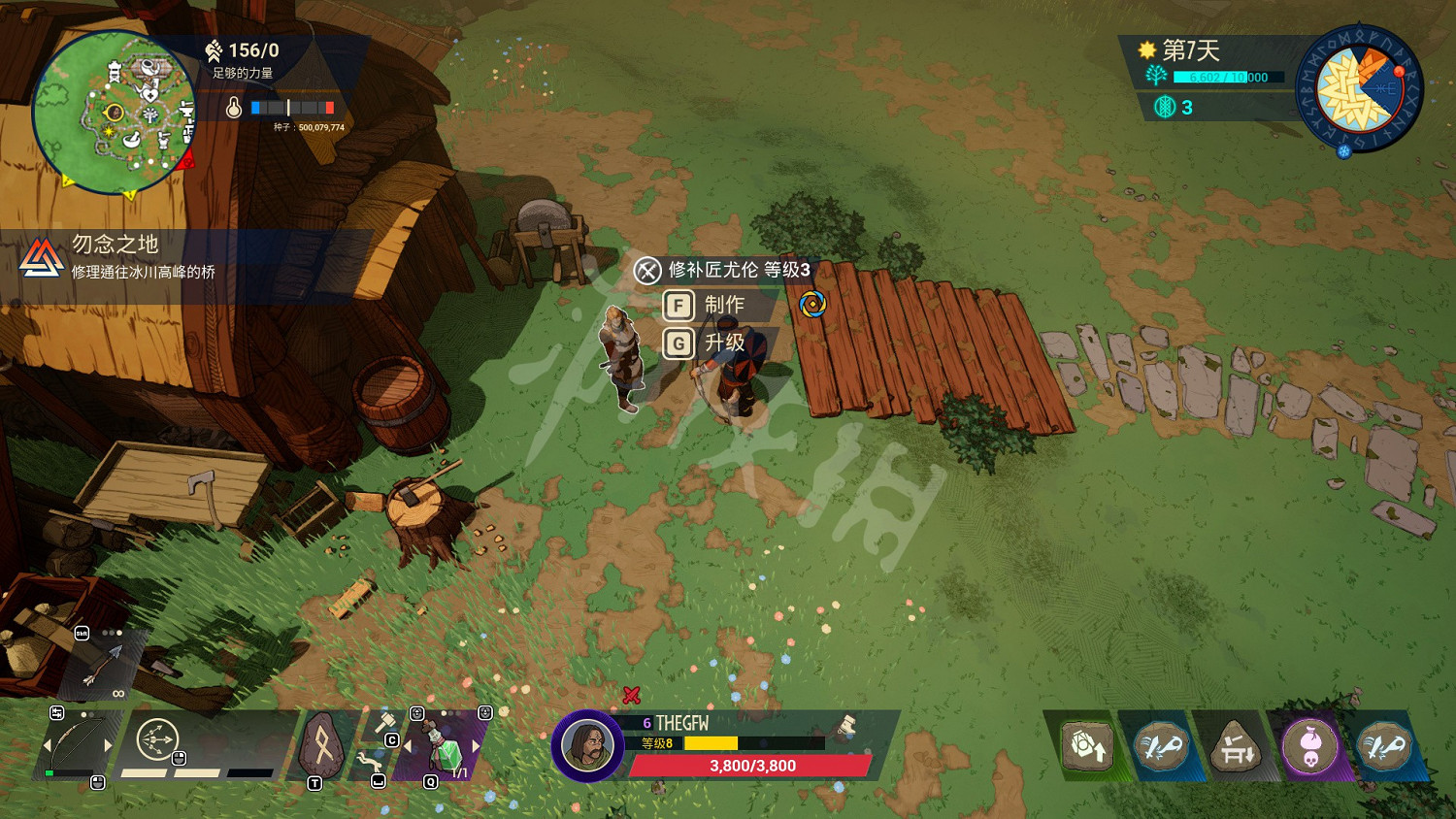
Task: Open the circular village minimap
Action: pyautogui.click(x=114, y=112)
